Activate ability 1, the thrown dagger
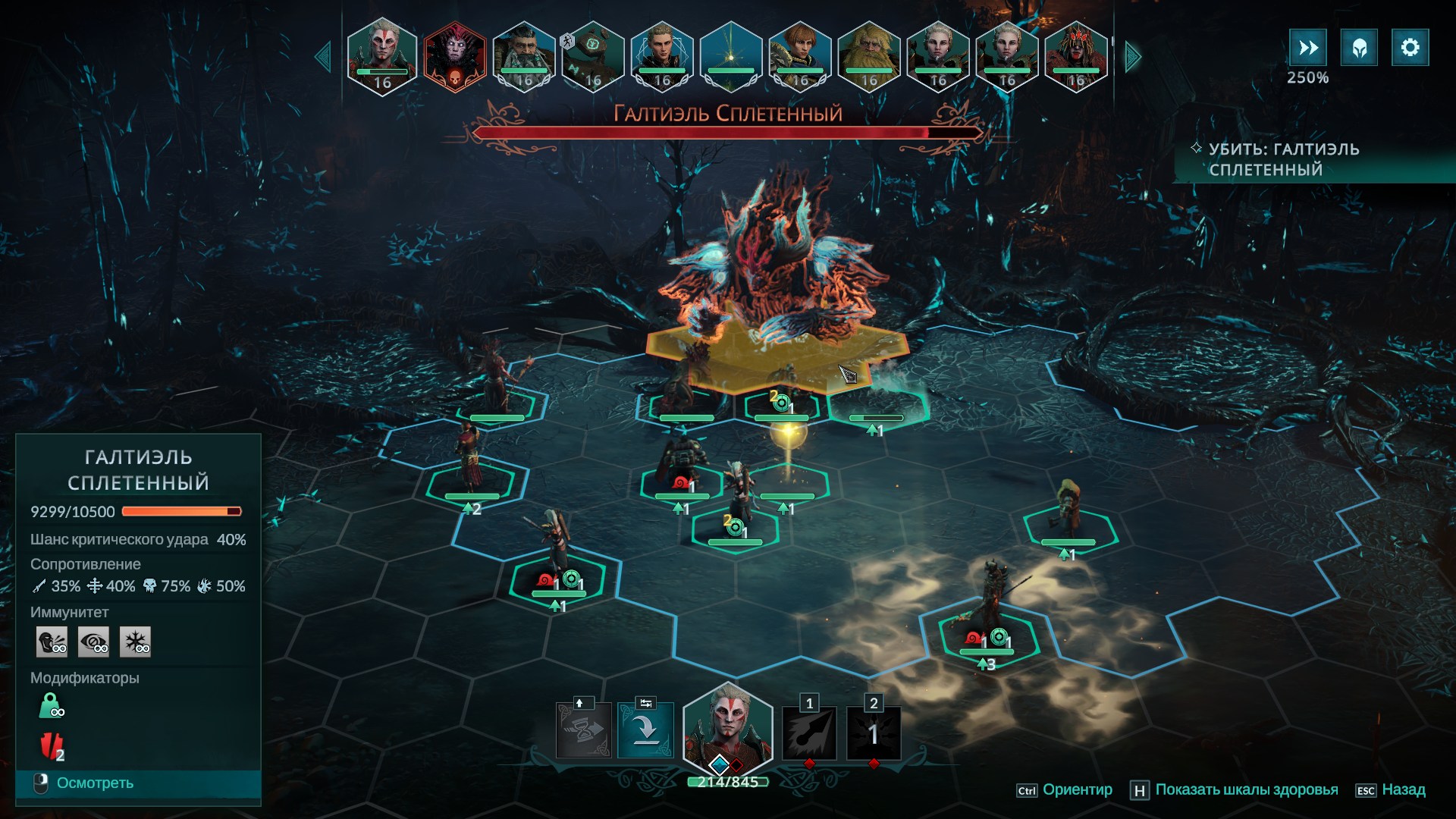The width and height of the screenshot is (1456, 819). [809, 733]
